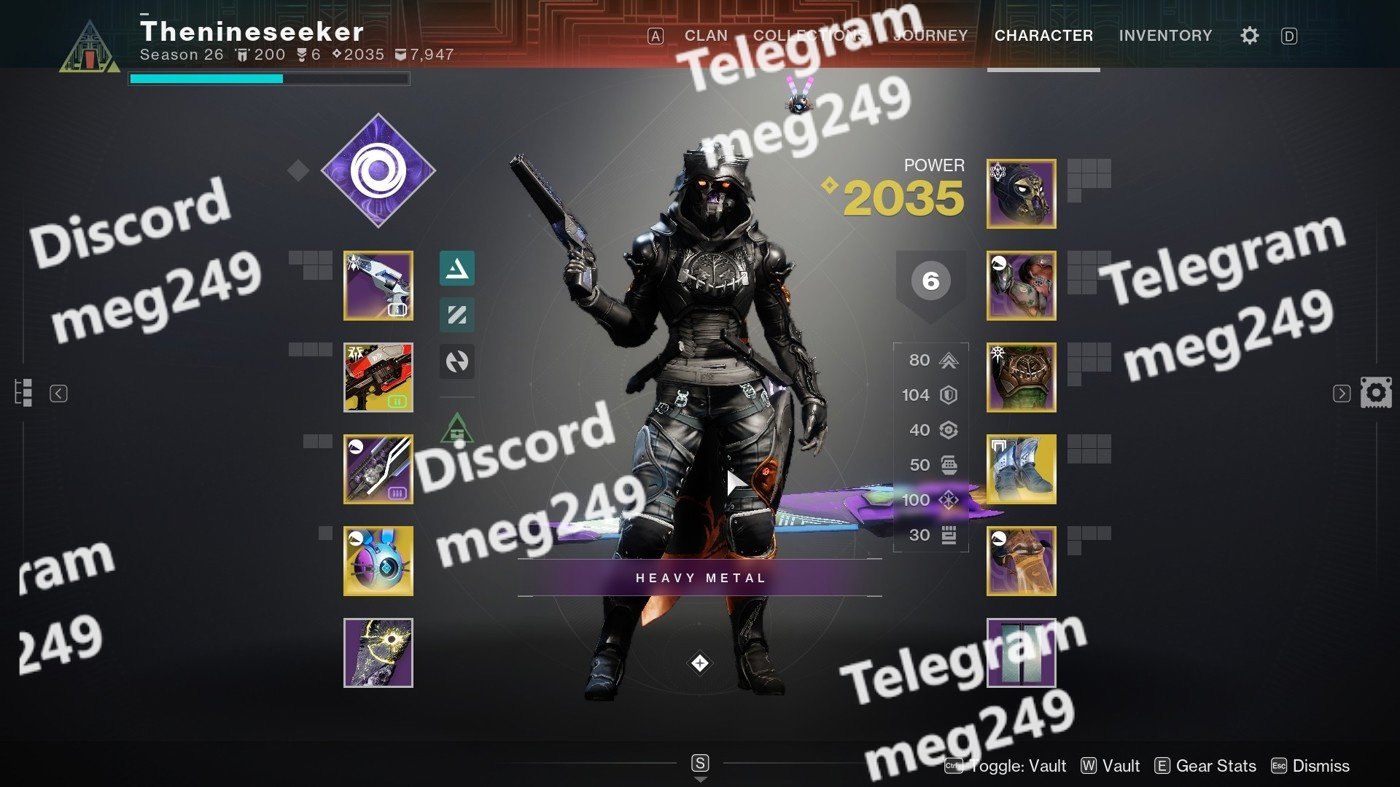Open the Journey tab

point(930,35)
